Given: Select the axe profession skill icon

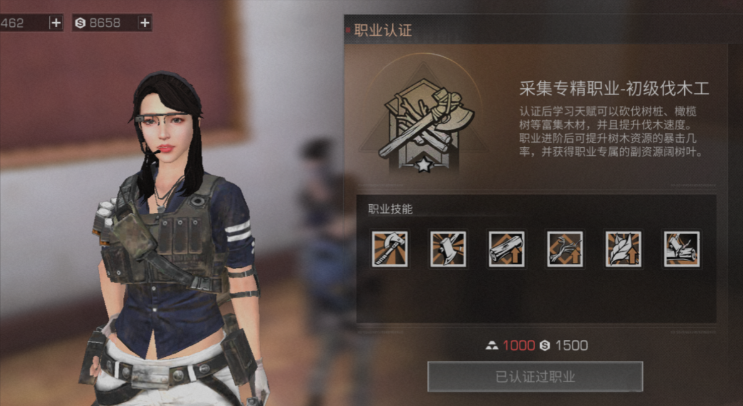Looking at the screenshot, I should click(390, 249).
